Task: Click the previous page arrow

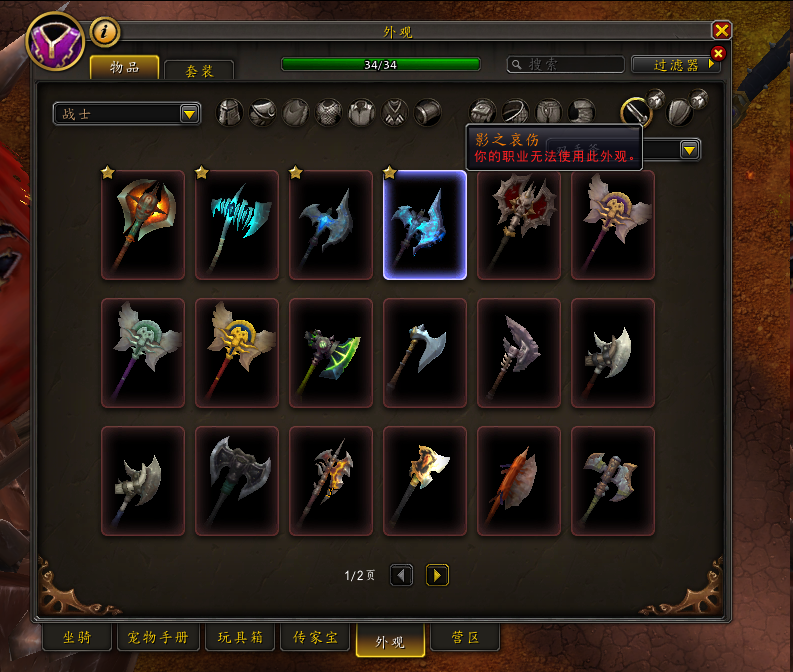Action: click(x=401, y=575)
